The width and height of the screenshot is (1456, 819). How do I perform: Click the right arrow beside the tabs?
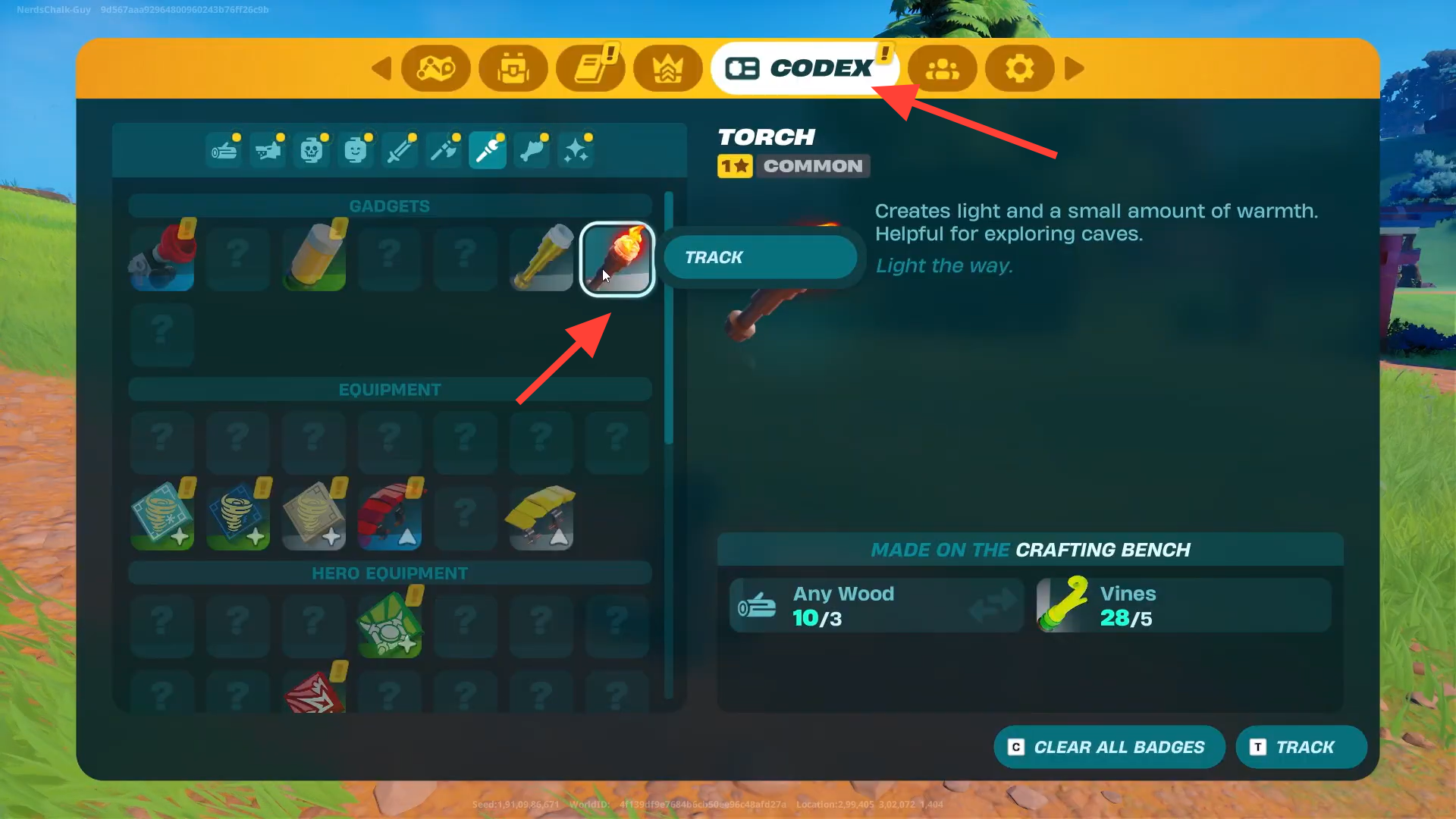click(1074, 68)
